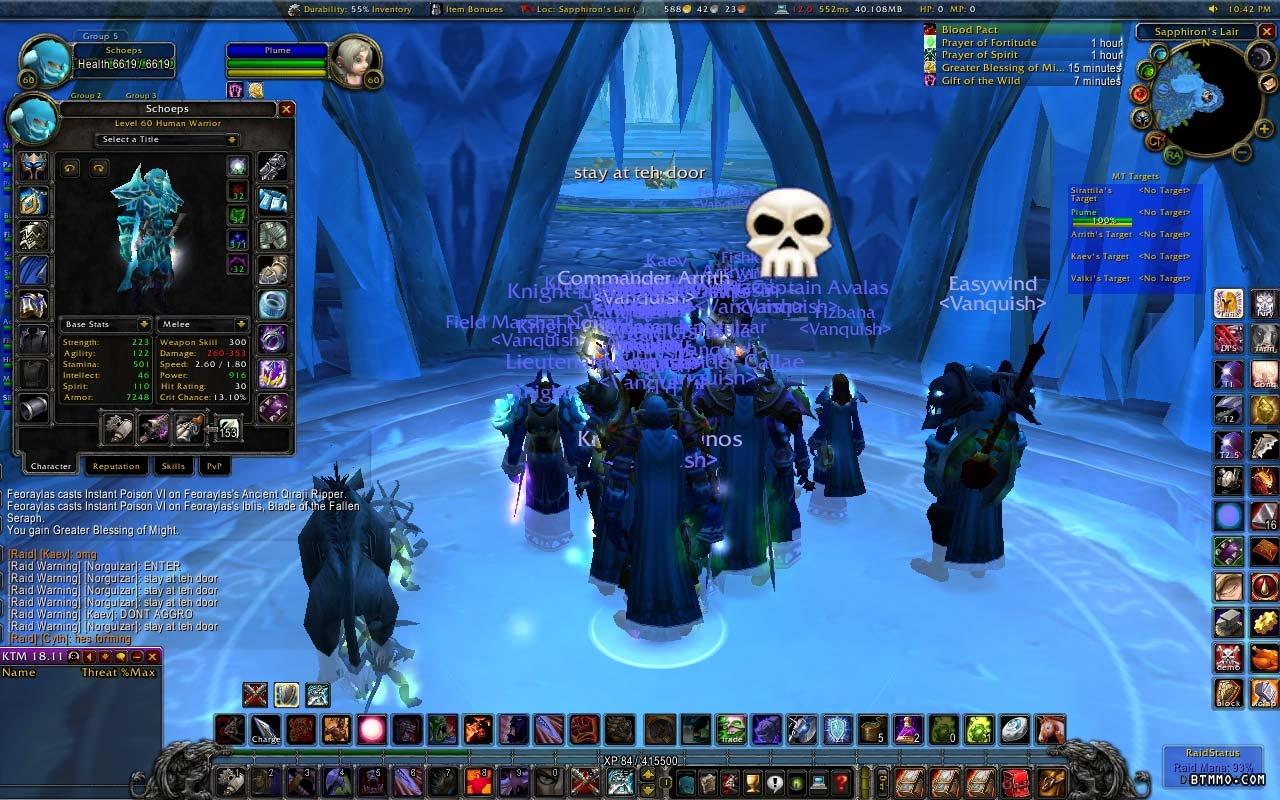Activate the Charge ability
This screenshot has width=1280, height=800.
tap(266, 730)
